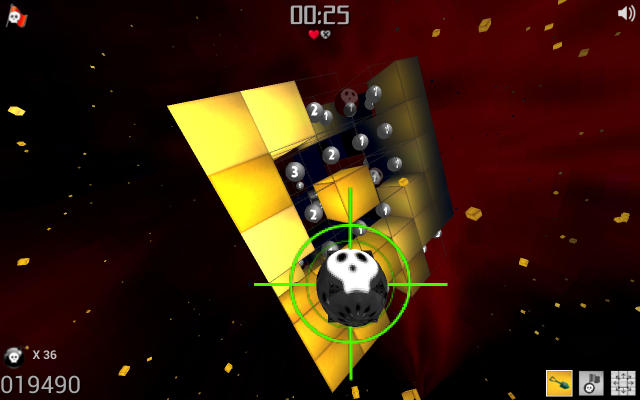The height and width of the screenshot is (400, 640).
Task: Click the red skull flag icon
Action: pos(16,15)
